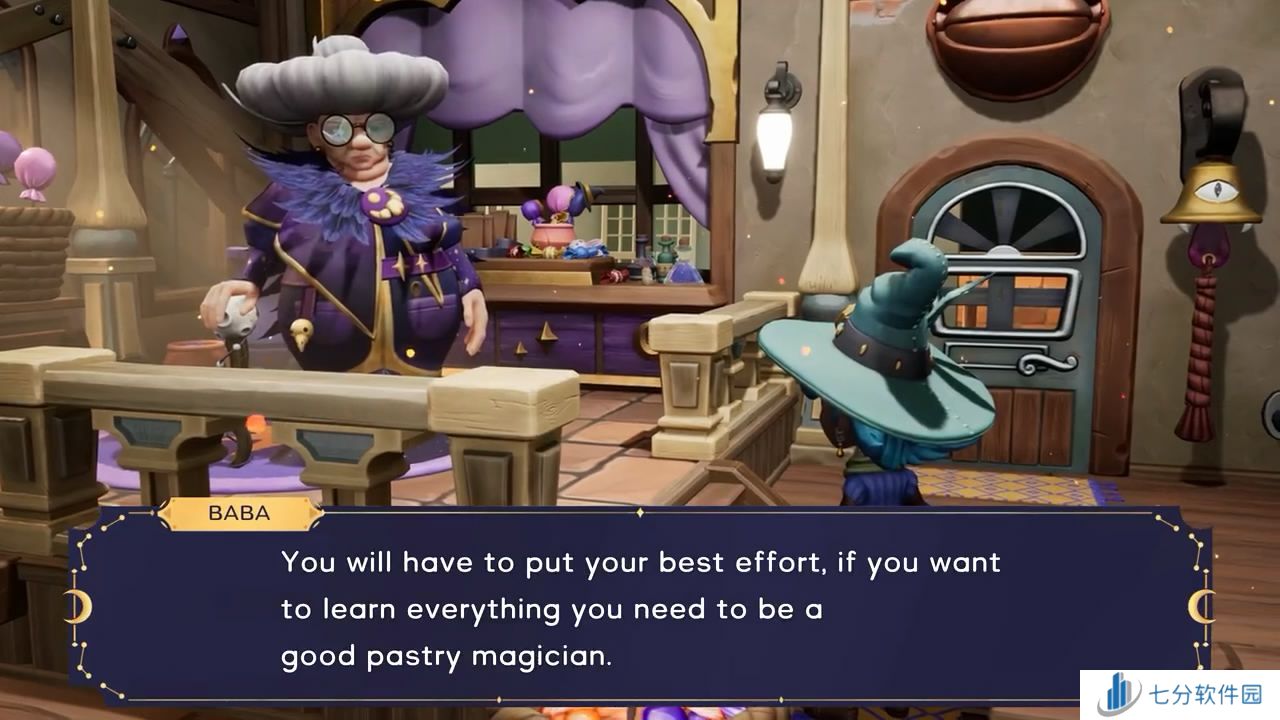Advance Baba's dialogue text box
The image size is (1280, 720).
pyautogui.click(x=640, y=608)
